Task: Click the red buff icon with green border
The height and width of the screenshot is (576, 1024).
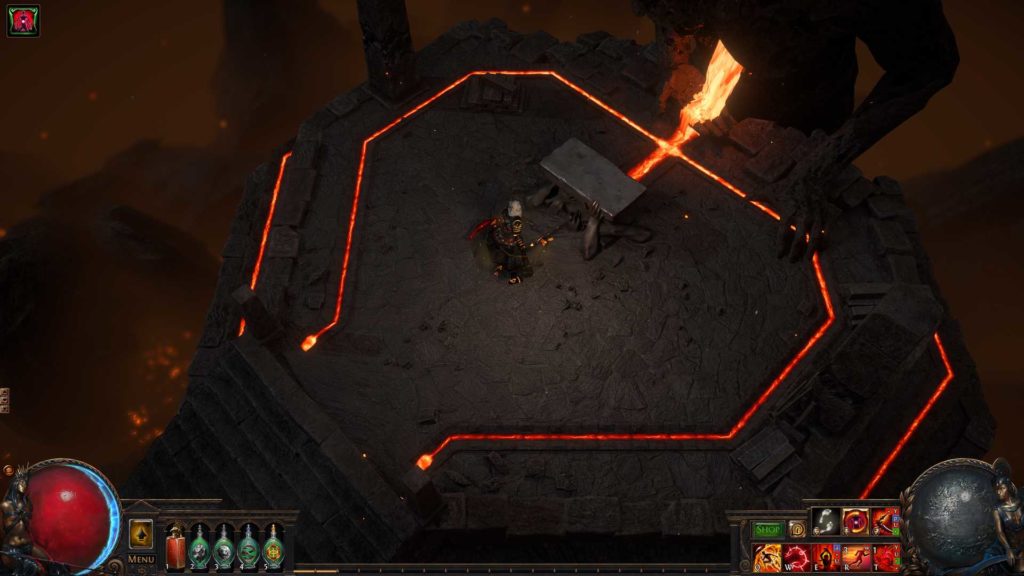Action: point(23,21)
